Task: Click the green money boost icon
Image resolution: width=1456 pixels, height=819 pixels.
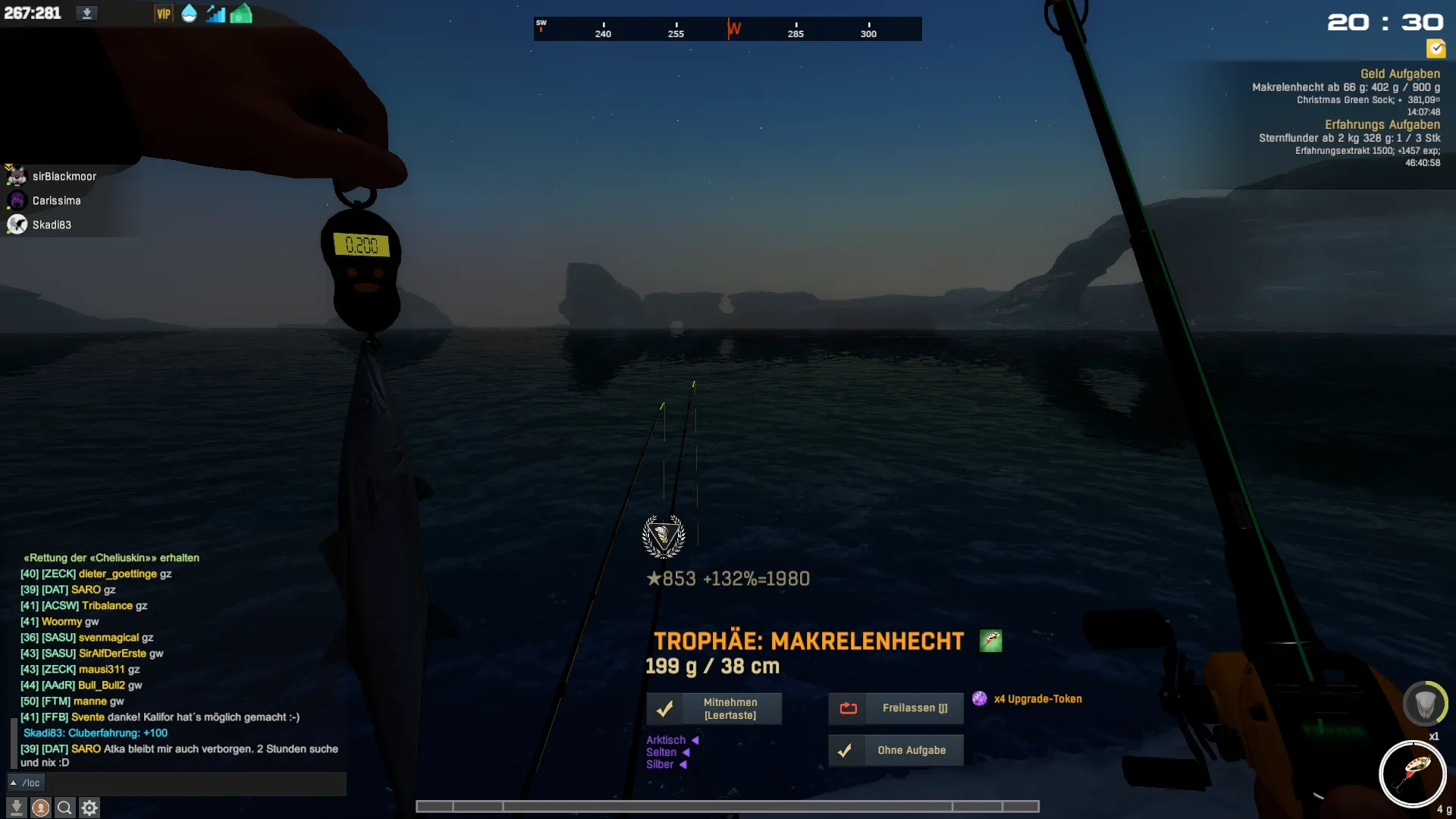Action: [x=241, y=14]
